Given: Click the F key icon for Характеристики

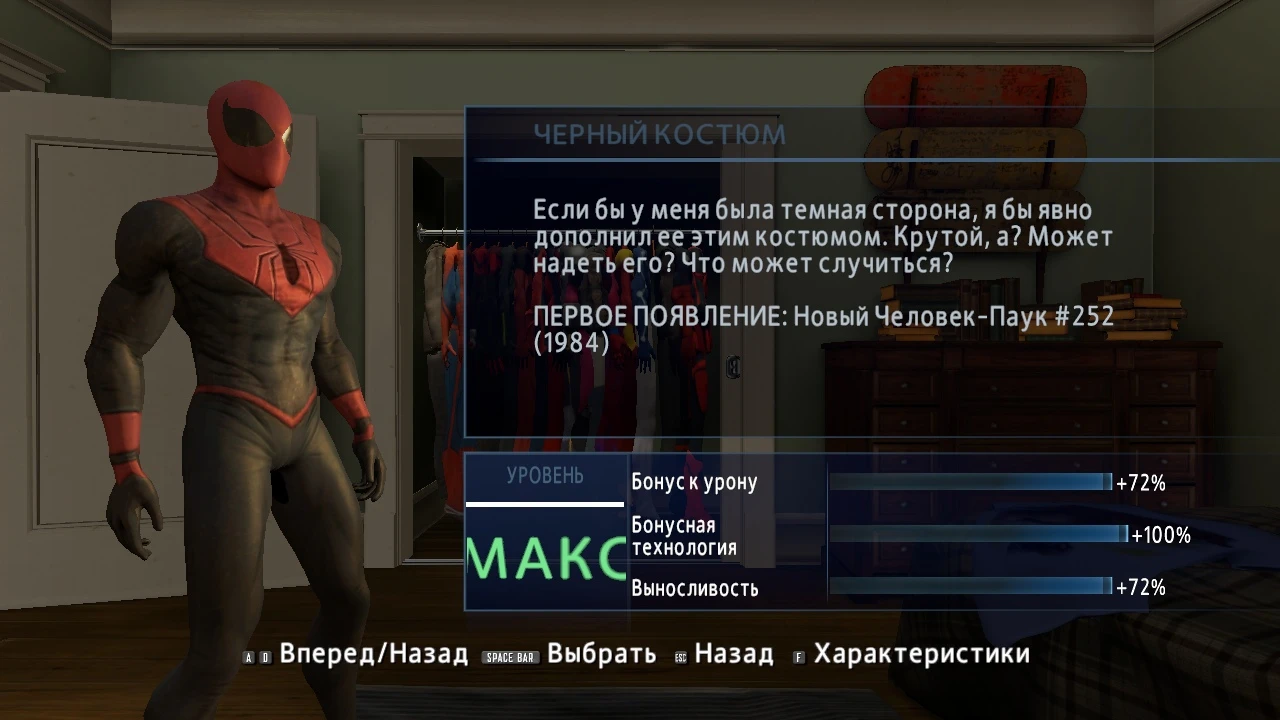Looking at the screenshot, I should click(798, 656).
